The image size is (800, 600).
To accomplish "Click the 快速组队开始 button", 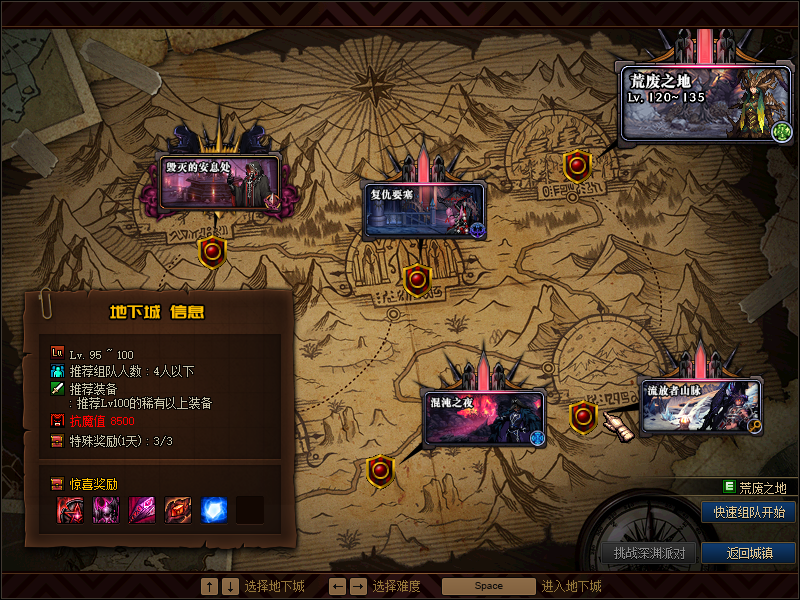I will pos(749,512).
